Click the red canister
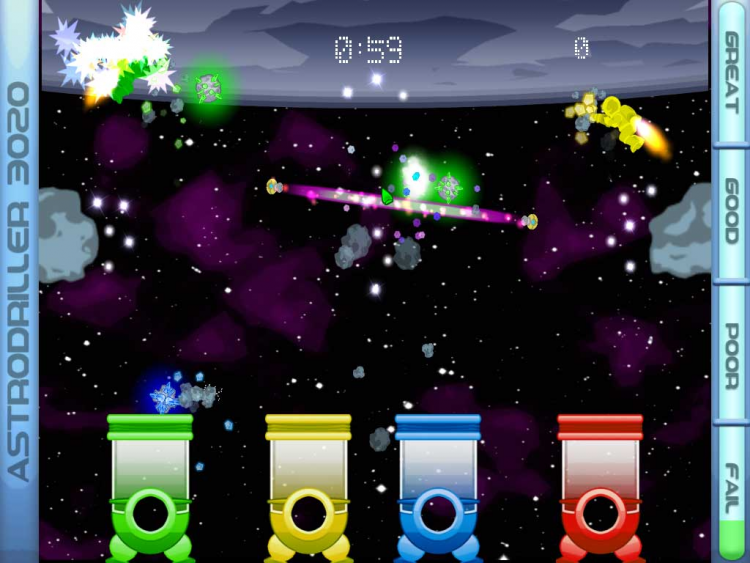This screenshot has height=563, width=750. point(600,485)
